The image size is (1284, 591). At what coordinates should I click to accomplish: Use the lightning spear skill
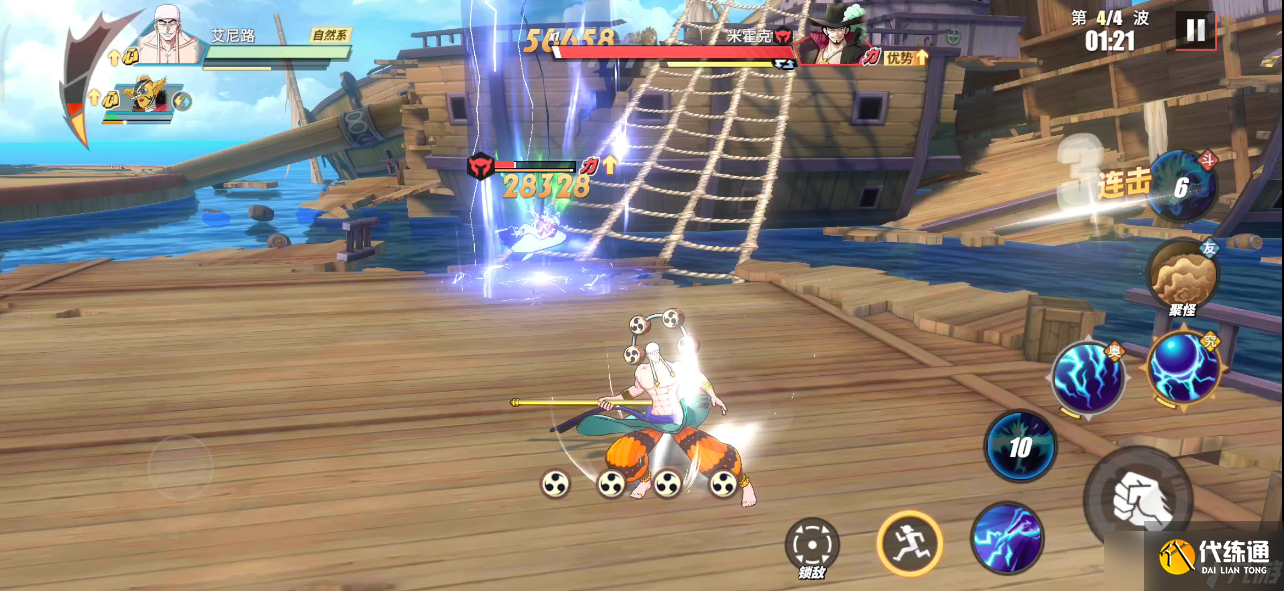pyautogui.click(x=1007, y=538)
